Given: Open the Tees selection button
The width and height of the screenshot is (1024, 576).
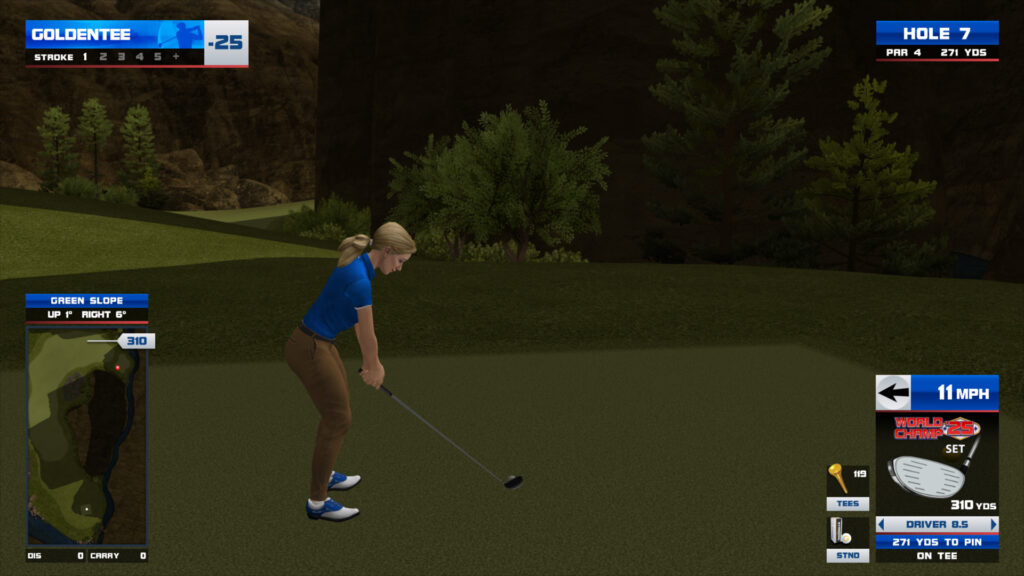Looking at the screenshot, I should [847, 504].
